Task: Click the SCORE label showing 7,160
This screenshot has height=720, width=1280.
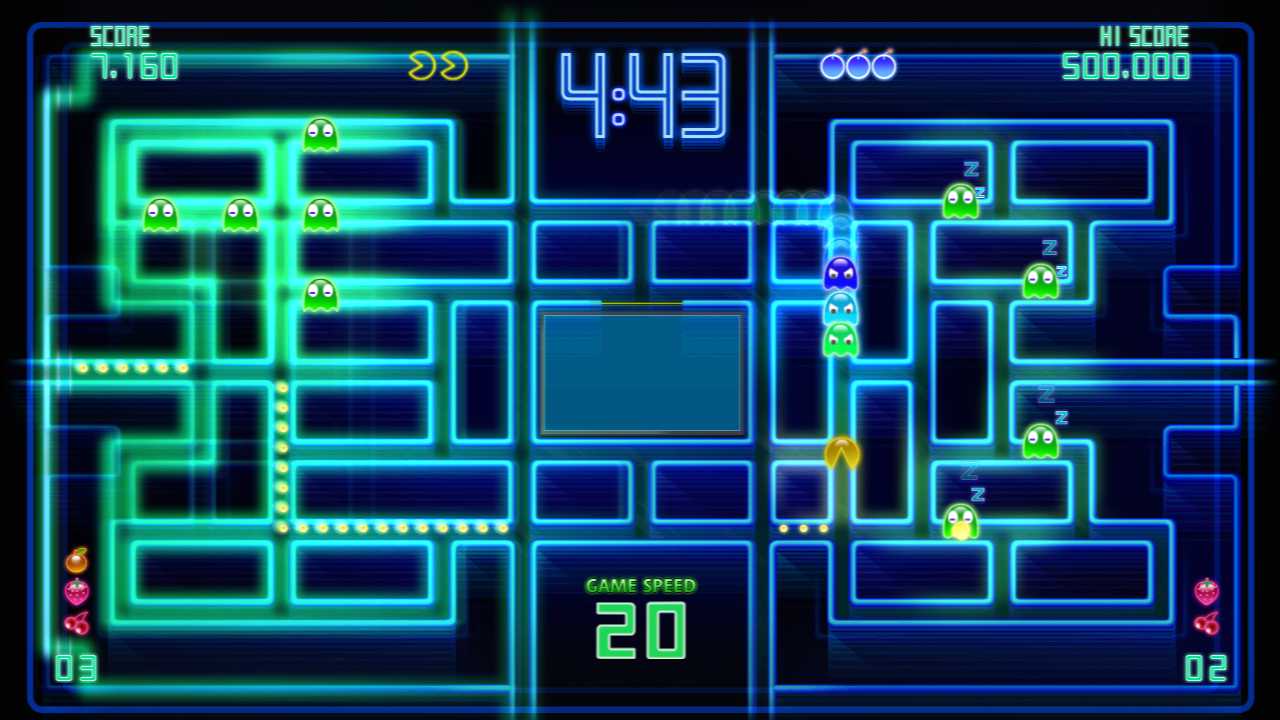Action: coord(119,36)
